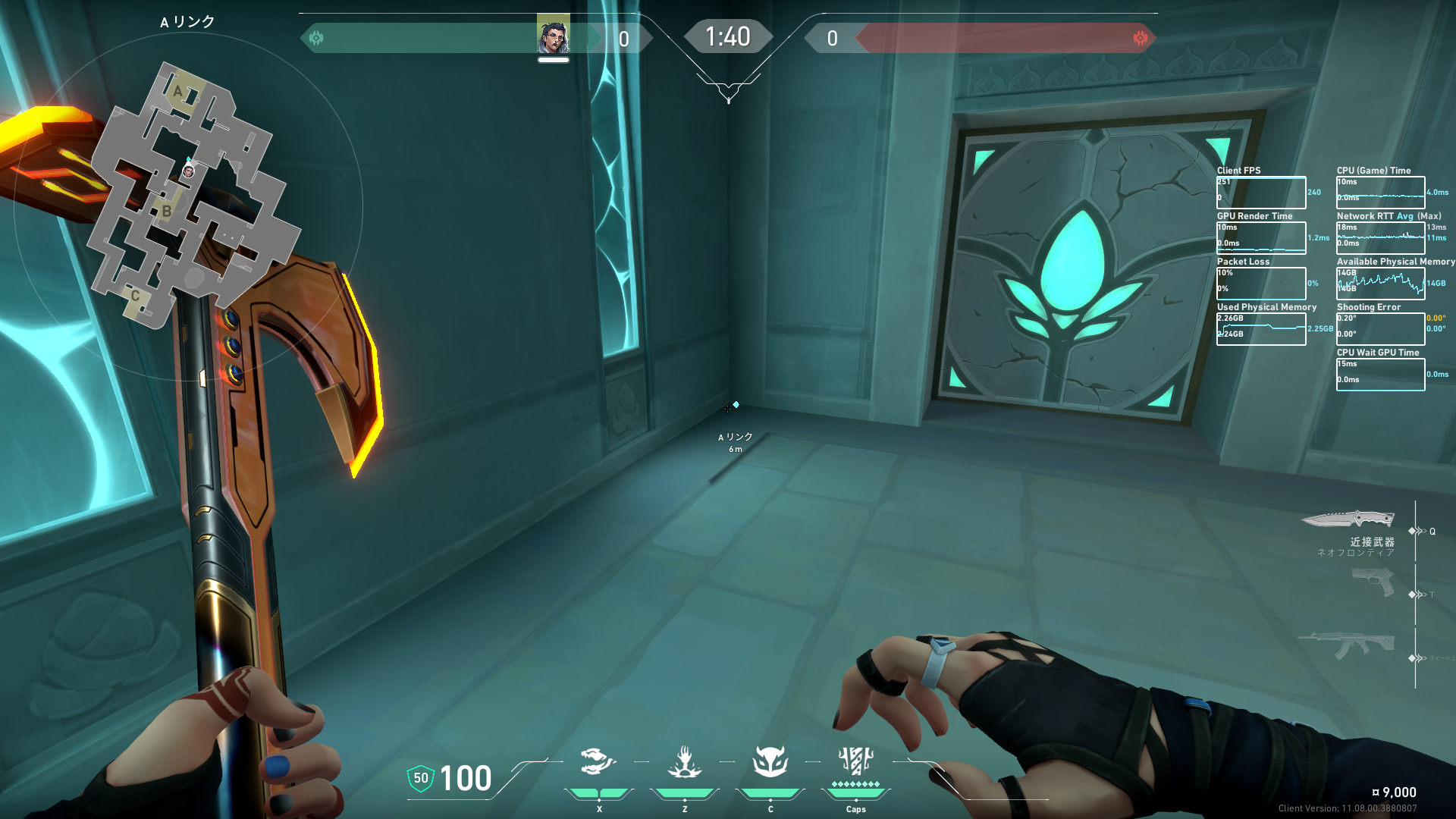Image resolution: width=1456 pixels, height=819 pixels.
Task: Switch to the pistol sidearm slot
Action: pos(1373,582)
